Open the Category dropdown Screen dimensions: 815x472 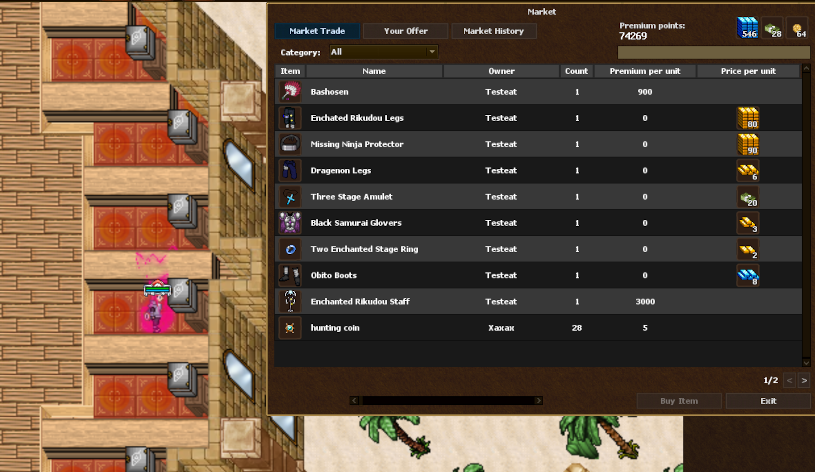click(383, 52)
